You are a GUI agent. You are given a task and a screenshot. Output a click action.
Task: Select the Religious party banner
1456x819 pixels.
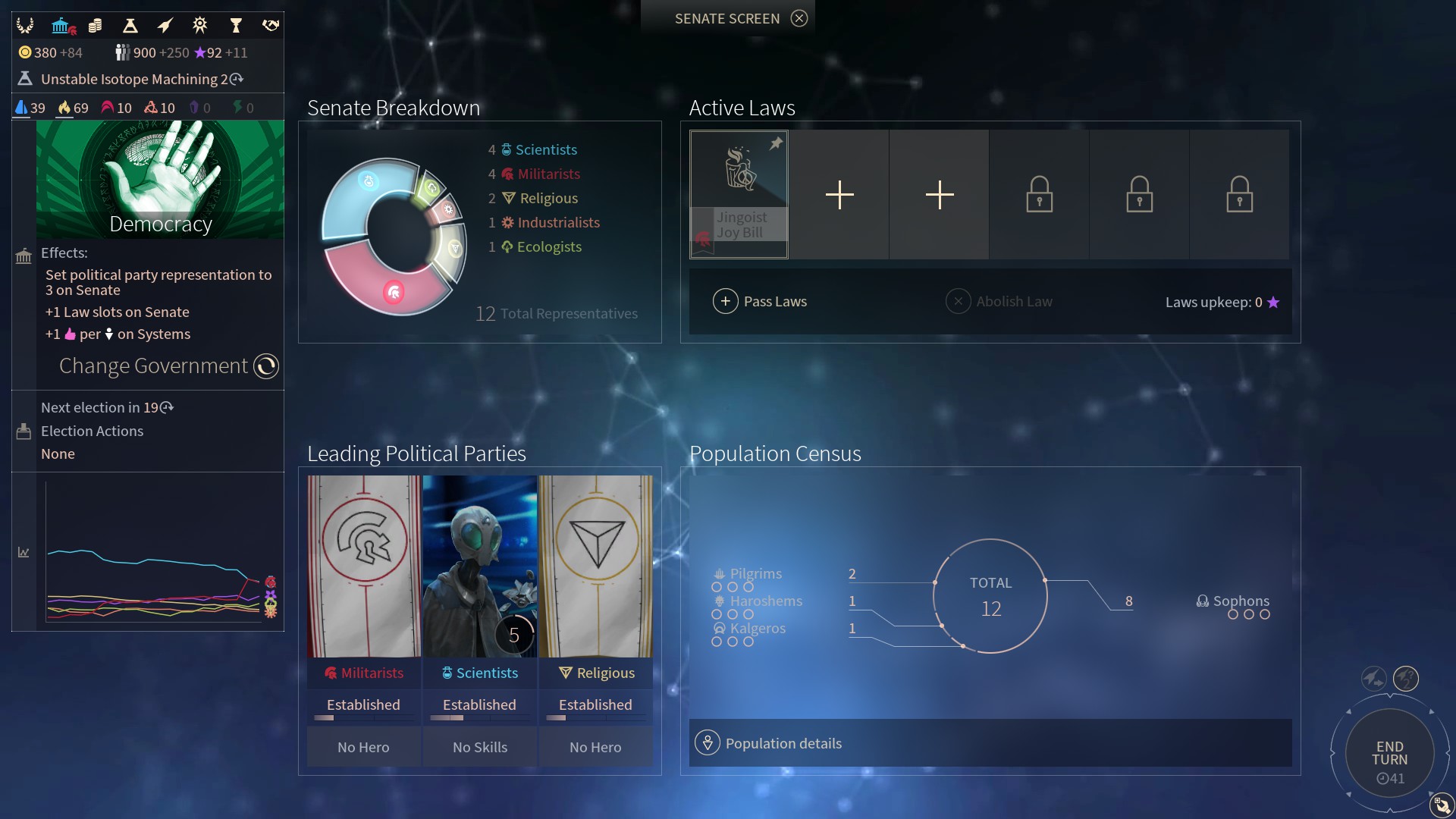[596, 566]
